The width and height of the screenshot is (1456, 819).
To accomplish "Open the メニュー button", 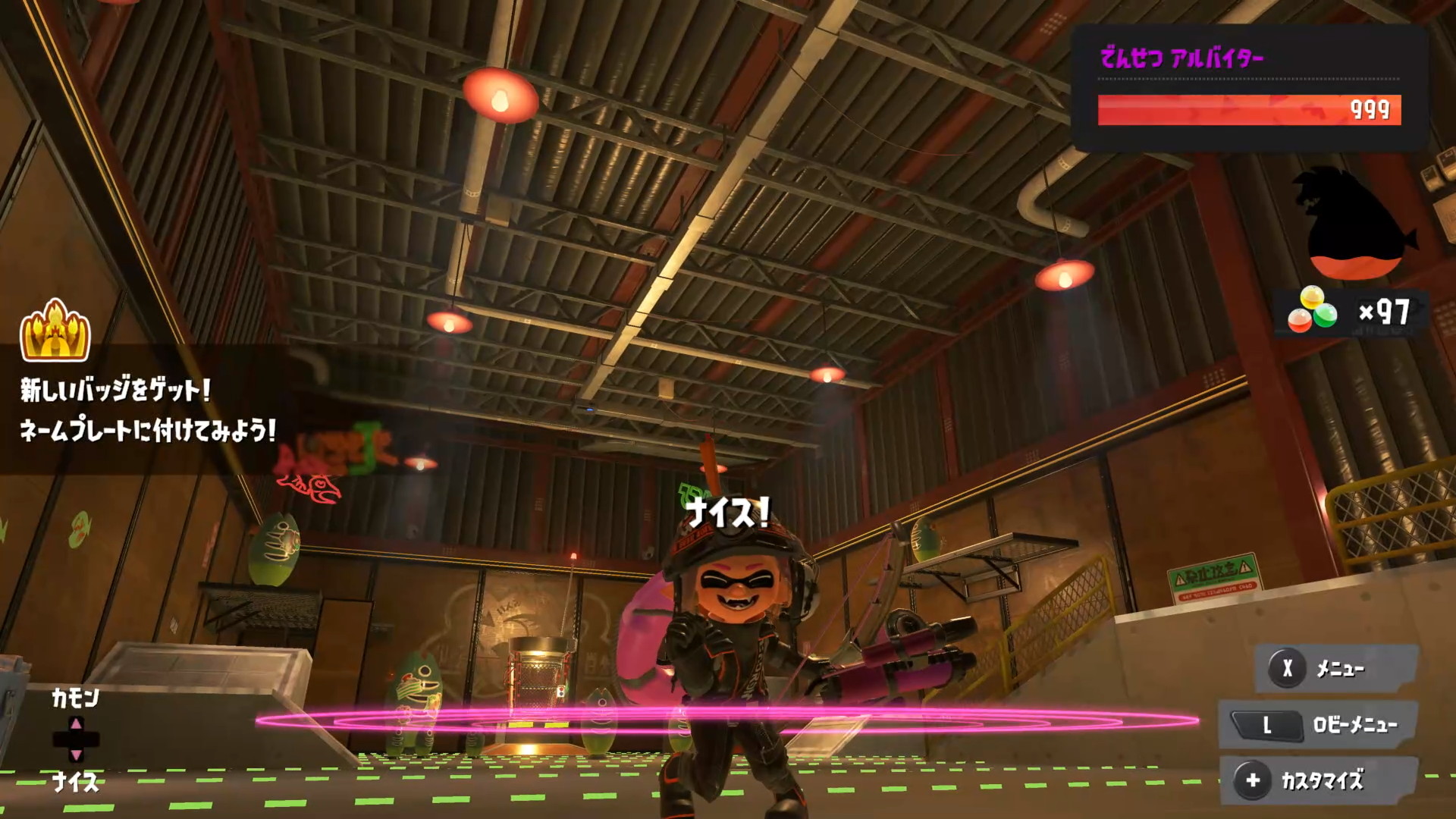I will point(1336,668).
